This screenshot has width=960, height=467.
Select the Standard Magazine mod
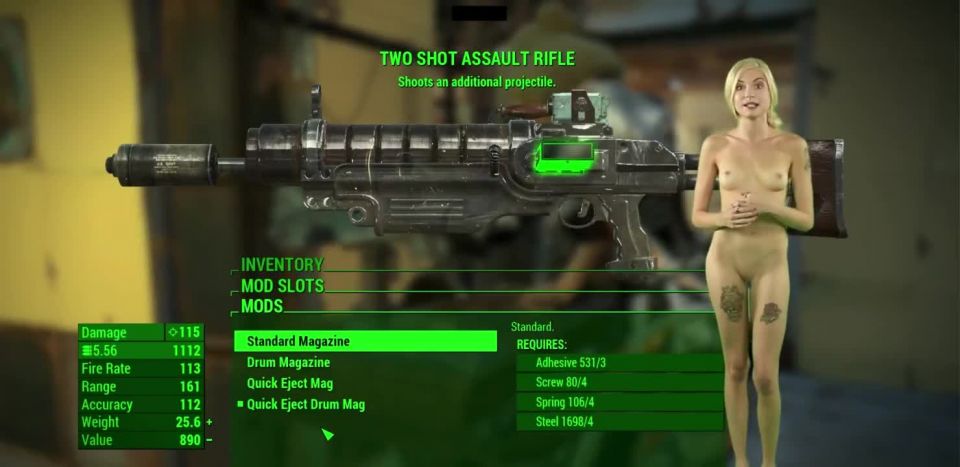pyautogui.click(x=365, y=341)
